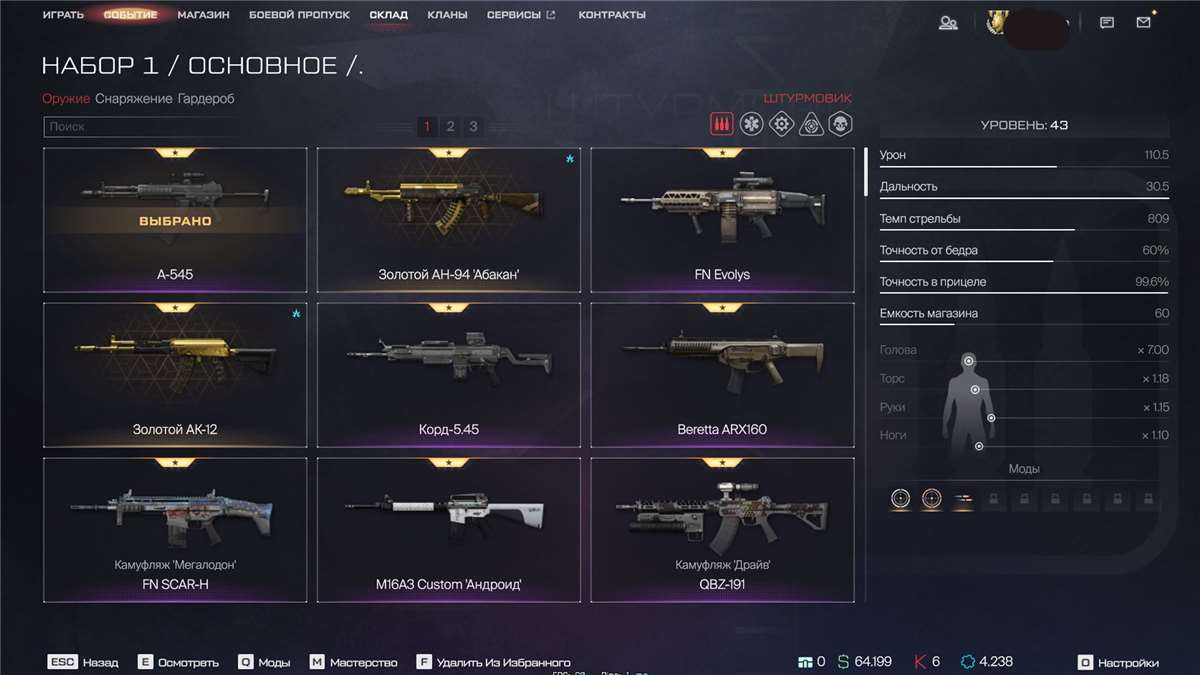
Task: Select the medic class snowflake icon
Action: (x=751, y=123)
